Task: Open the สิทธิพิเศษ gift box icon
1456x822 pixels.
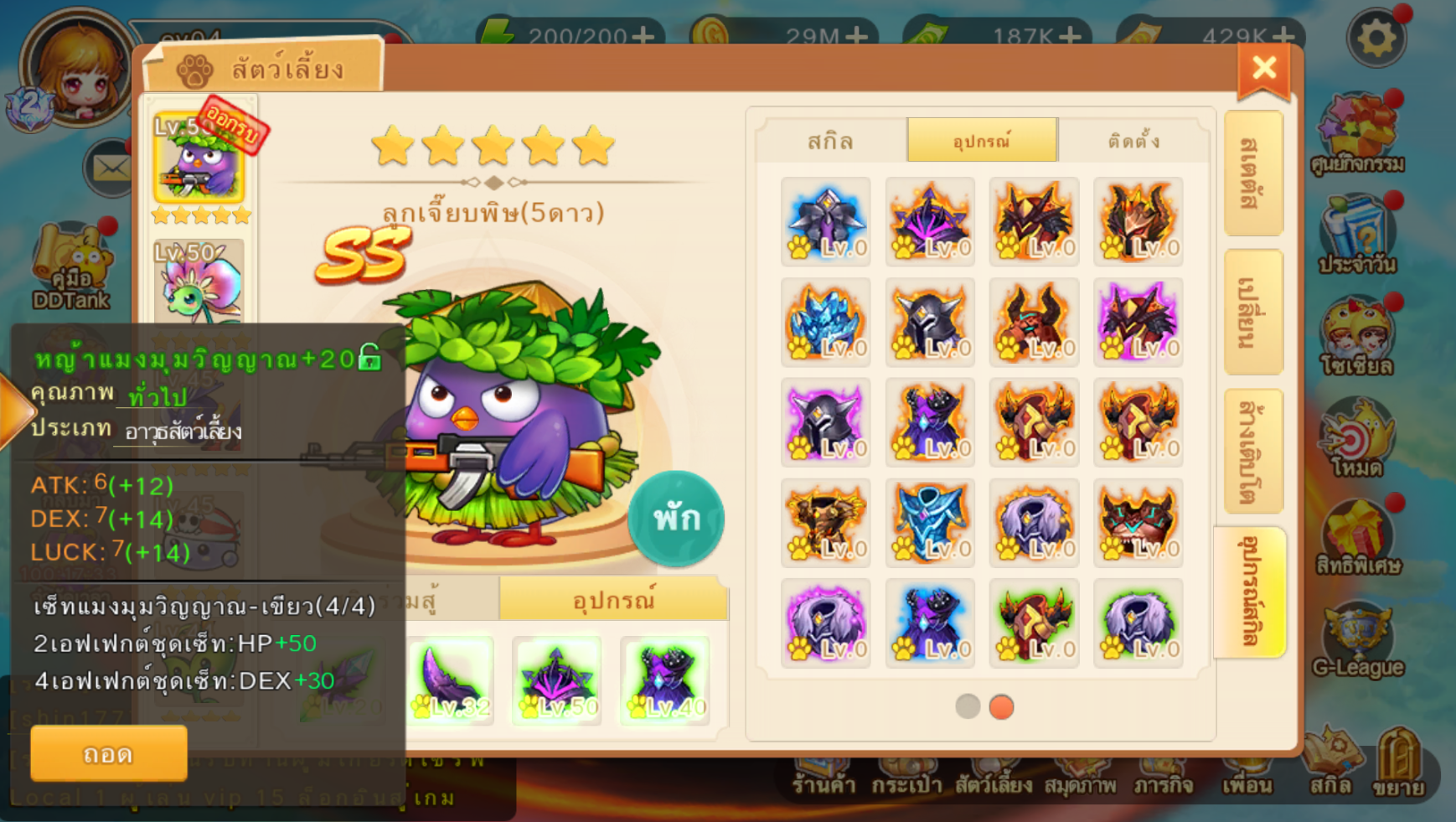Action: click(x=1357, y=538)
